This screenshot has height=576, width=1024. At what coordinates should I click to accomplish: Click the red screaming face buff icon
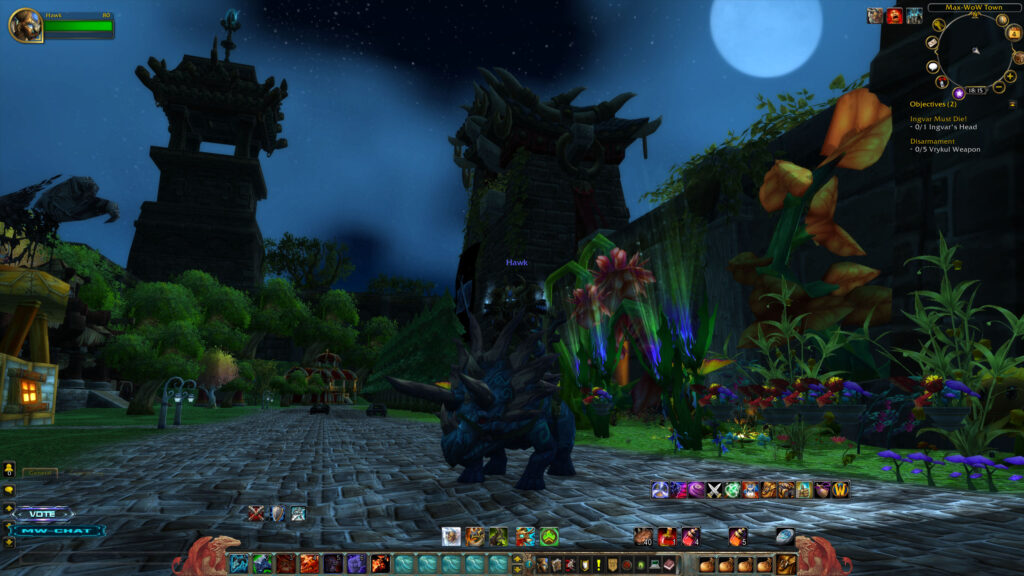pyautogui.click(x=894, y=15)
